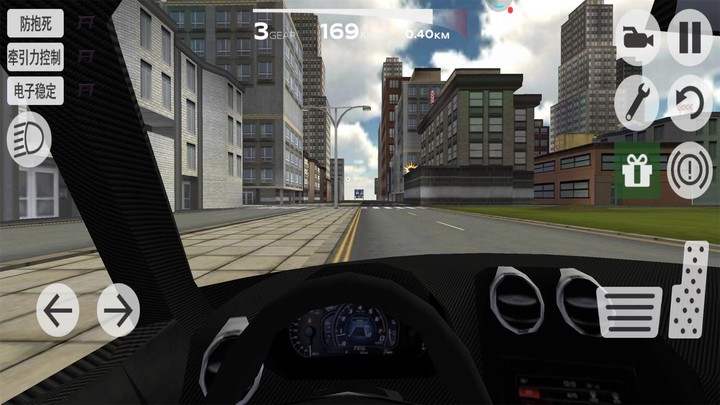Image resolution: width=720 pixels, height=405 pixels.
Task: Toggle the 电子稳定 stability control button
Action: pos(35,90)
